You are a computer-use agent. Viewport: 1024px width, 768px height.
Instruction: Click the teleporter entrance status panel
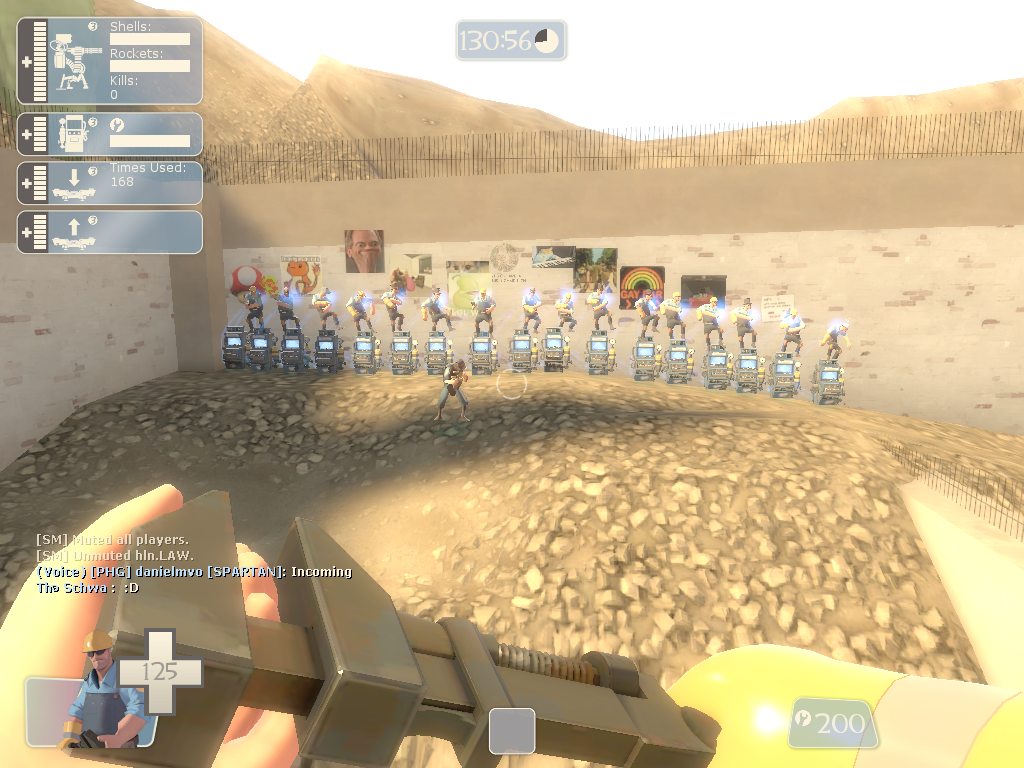[110, 183]
